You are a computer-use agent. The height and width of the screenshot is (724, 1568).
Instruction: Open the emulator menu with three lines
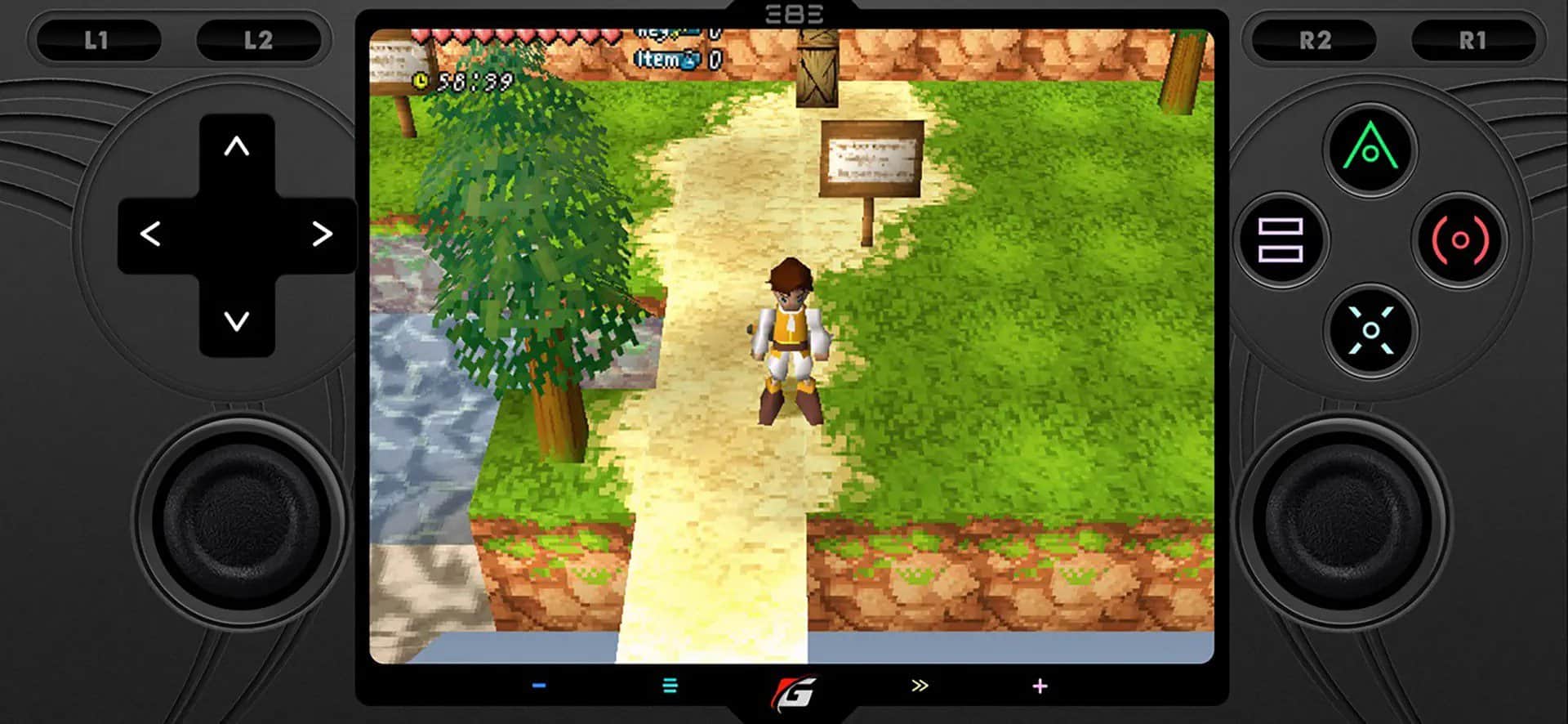670,686
